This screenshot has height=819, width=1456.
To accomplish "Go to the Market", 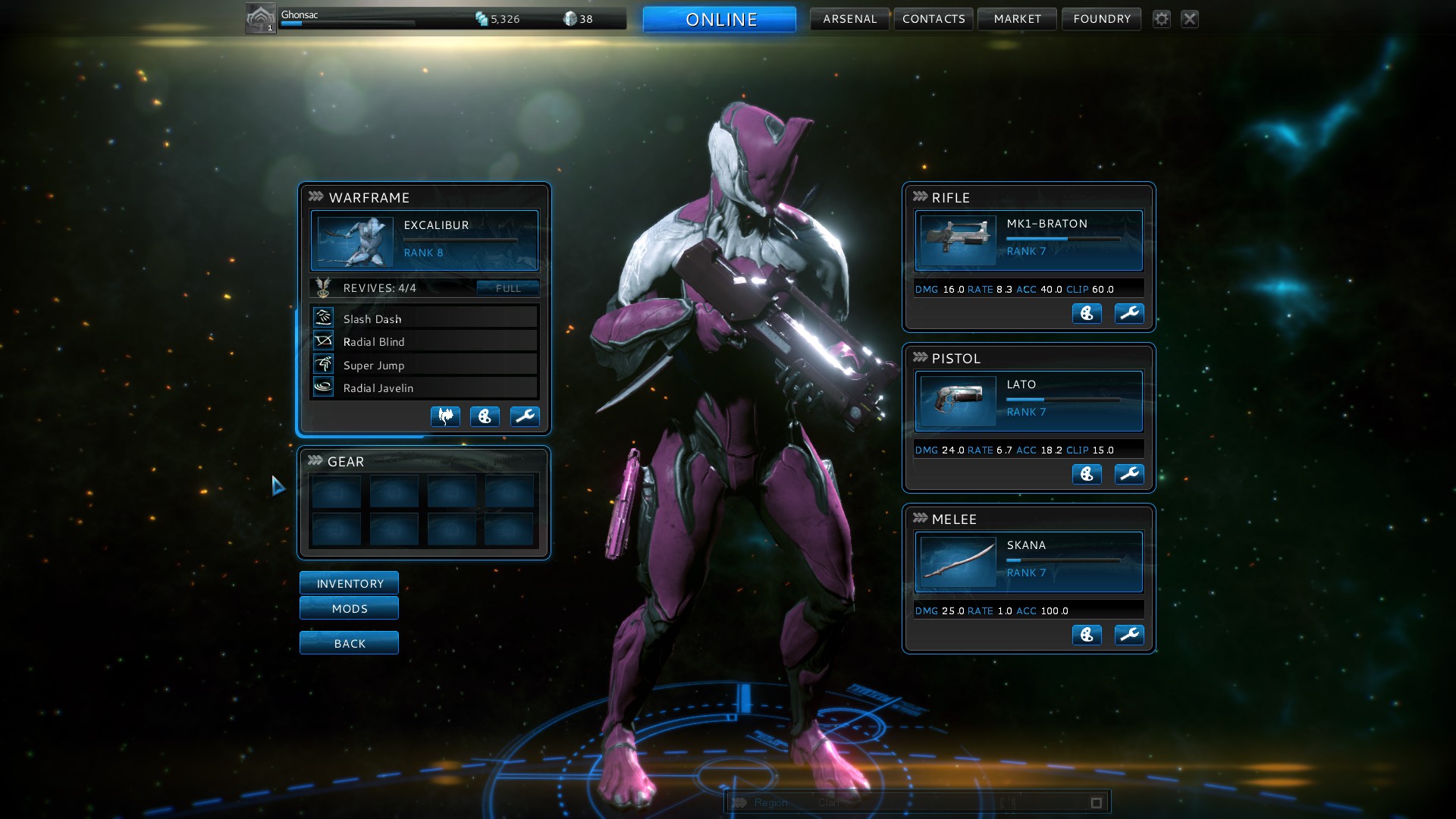I will click(x=1017, y=19).
